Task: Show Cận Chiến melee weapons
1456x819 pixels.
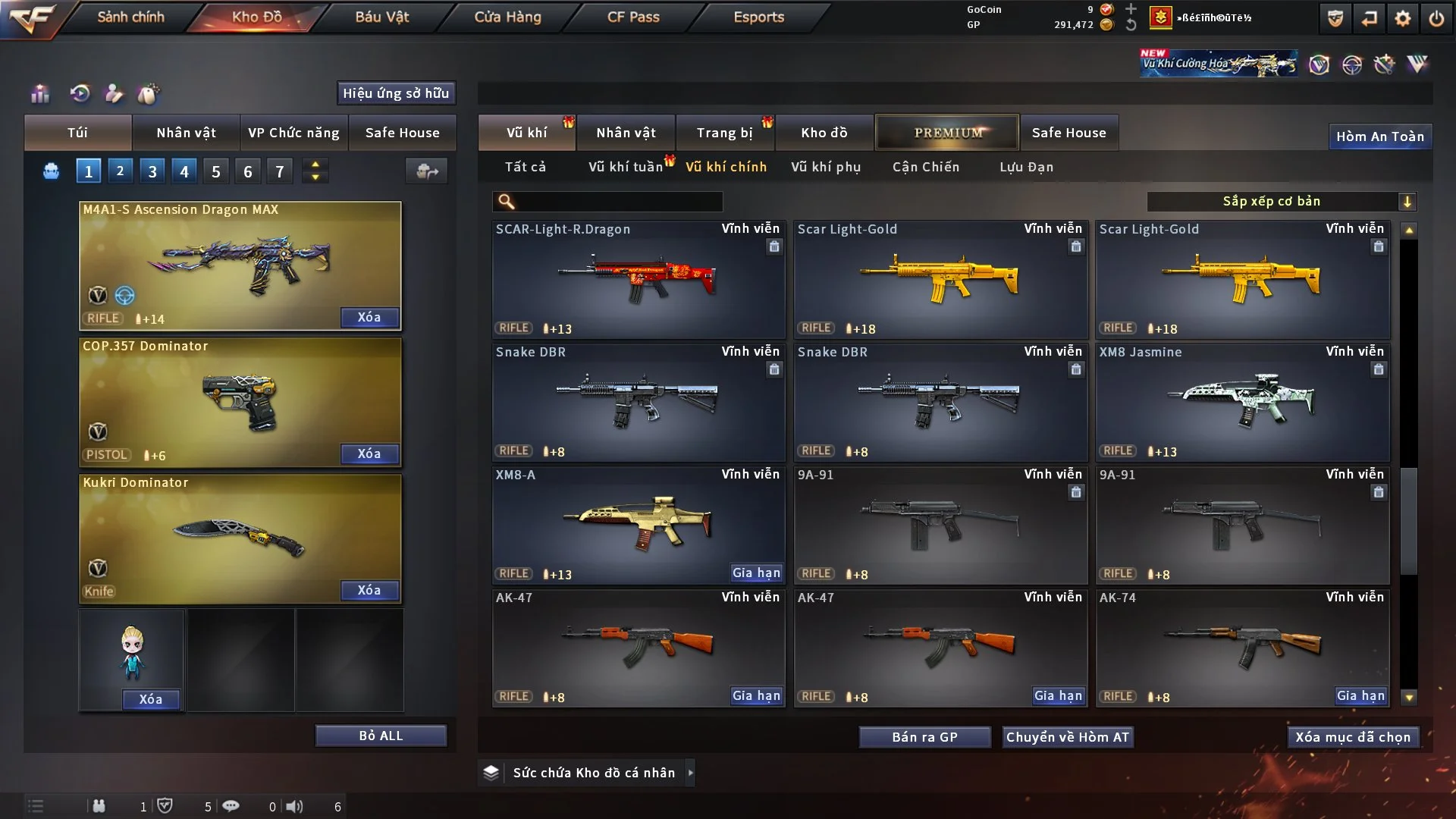Action: (926, 167)
